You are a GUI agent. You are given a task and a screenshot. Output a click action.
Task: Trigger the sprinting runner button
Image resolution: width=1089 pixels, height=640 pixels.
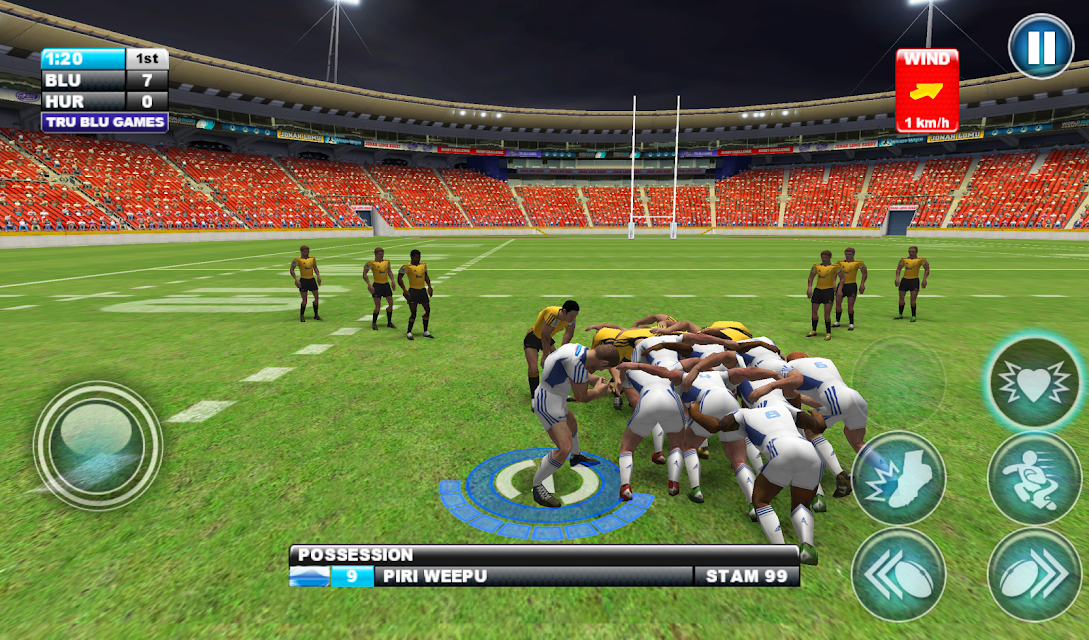coord(1034,479)
